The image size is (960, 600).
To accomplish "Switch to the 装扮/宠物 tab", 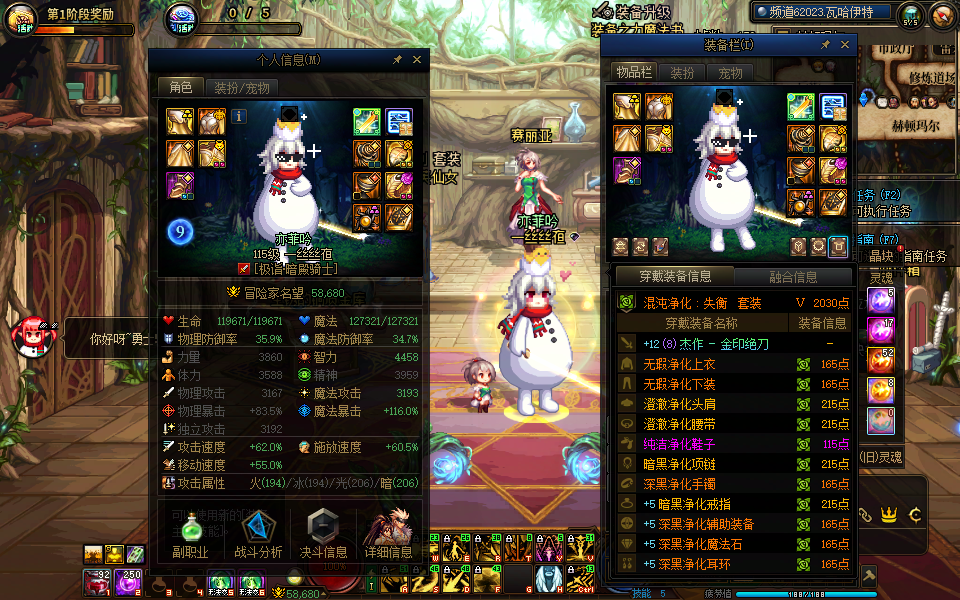I will point(240,88).
